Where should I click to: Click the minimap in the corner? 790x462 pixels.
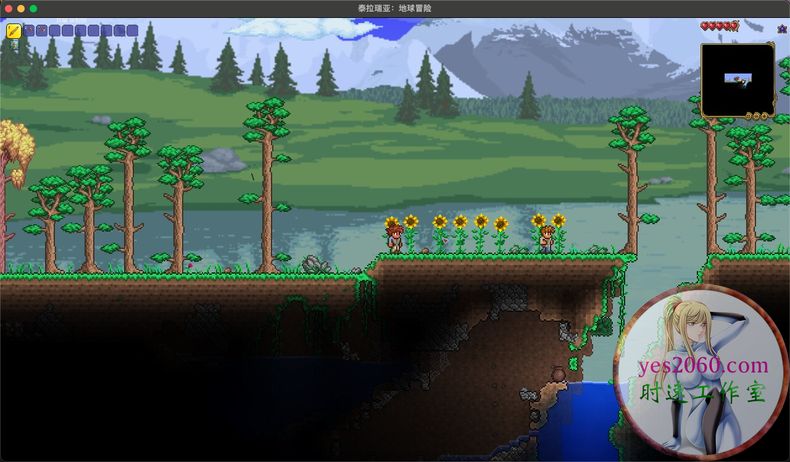coord(737,79)
